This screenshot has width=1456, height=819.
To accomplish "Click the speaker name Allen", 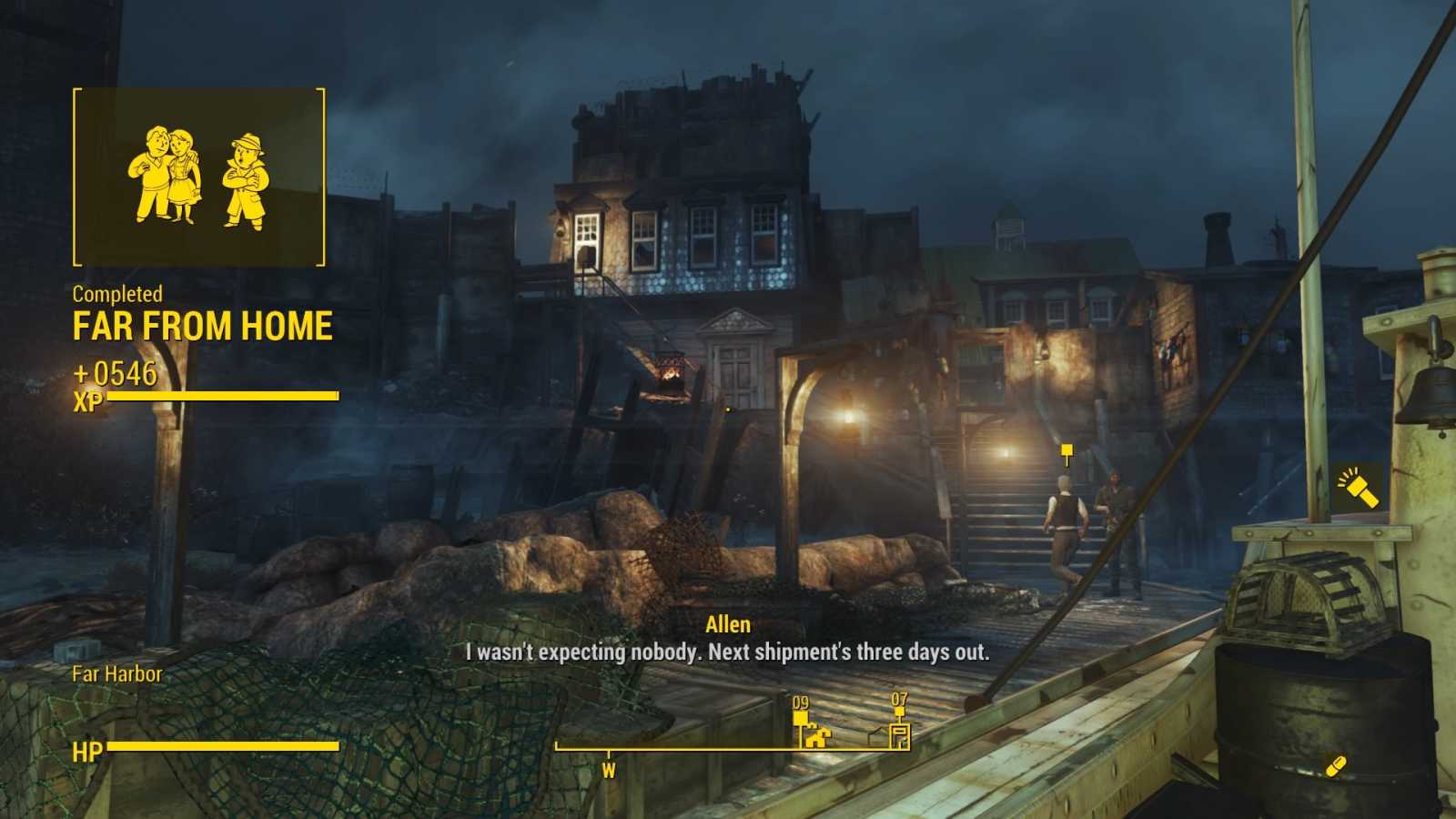I will [728, 624].
